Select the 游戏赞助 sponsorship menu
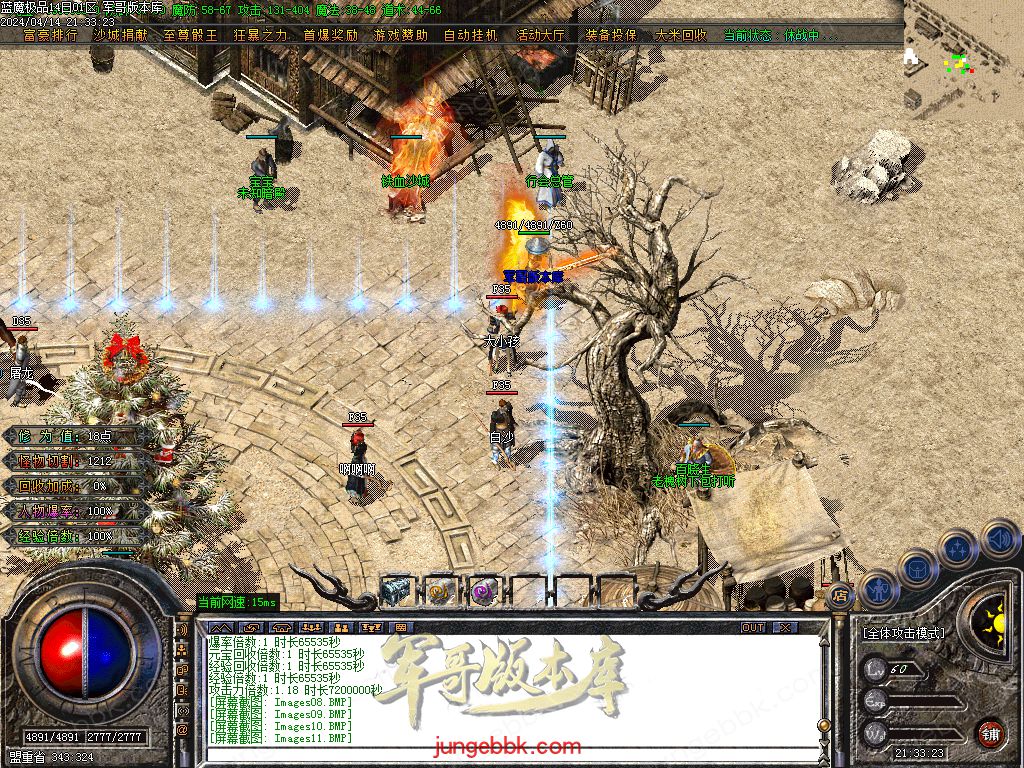This screenshot has width=1024, height=768. [401, 35]
